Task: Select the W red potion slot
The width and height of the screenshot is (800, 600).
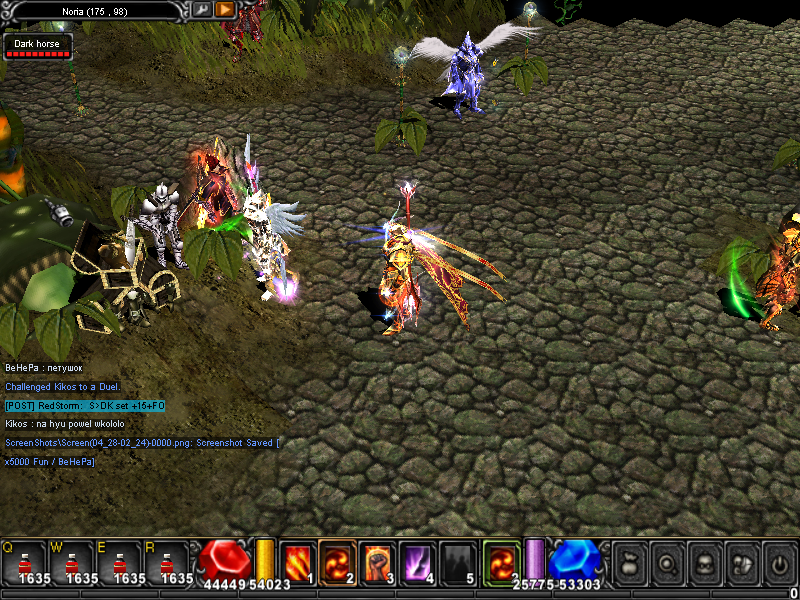Action: [x=72, y=562]
